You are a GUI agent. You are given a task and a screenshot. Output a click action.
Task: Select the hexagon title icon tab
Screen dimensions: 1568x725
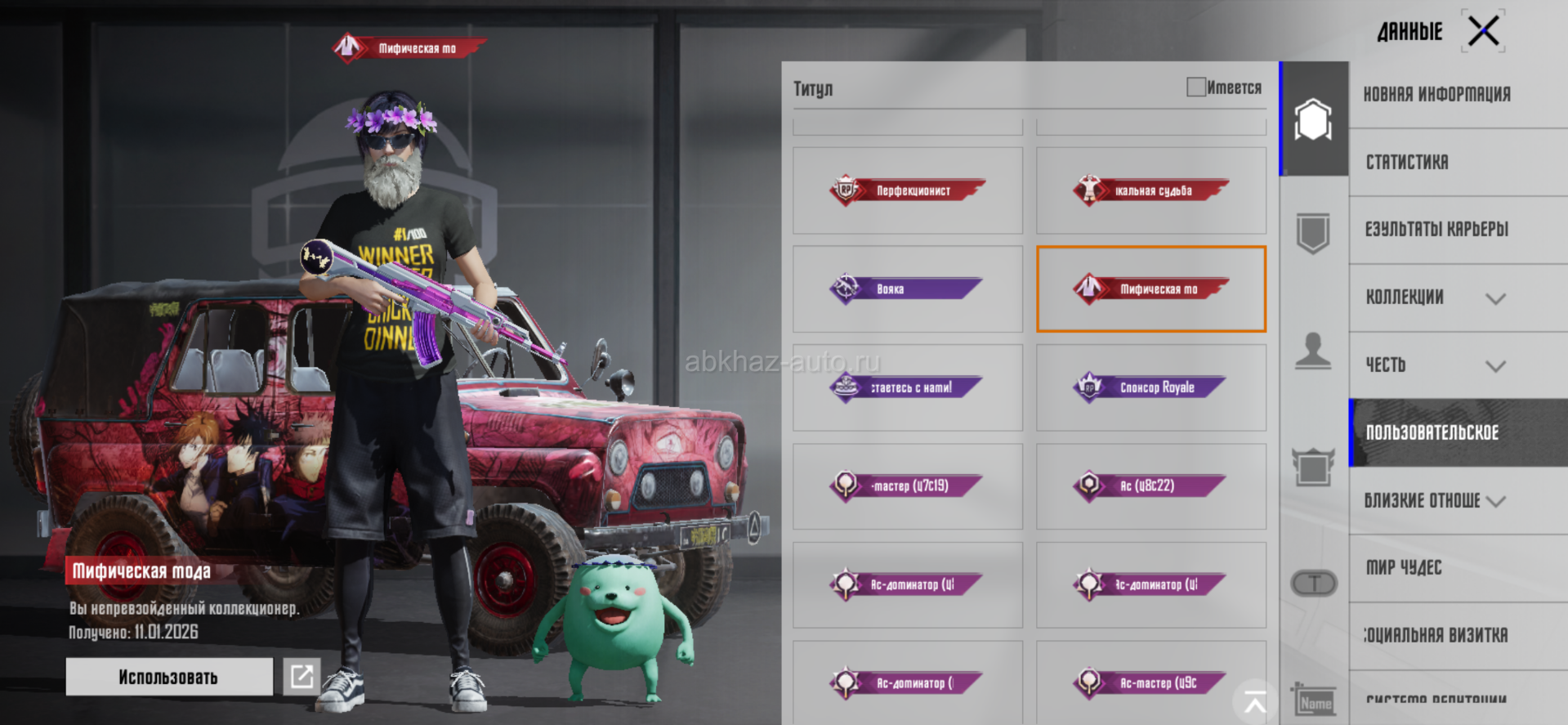pyautogui.click(x=1313, y=119)
